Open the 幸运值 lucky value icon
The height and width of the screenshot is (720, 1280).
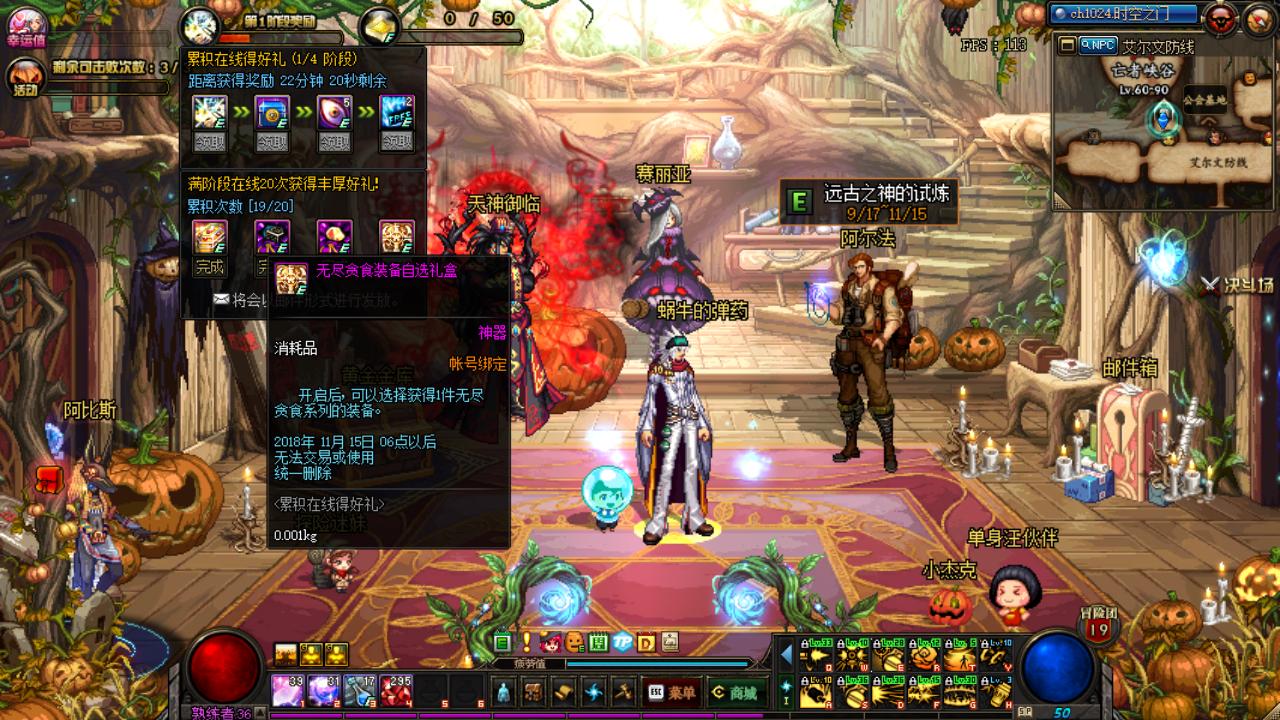point(27,26)
